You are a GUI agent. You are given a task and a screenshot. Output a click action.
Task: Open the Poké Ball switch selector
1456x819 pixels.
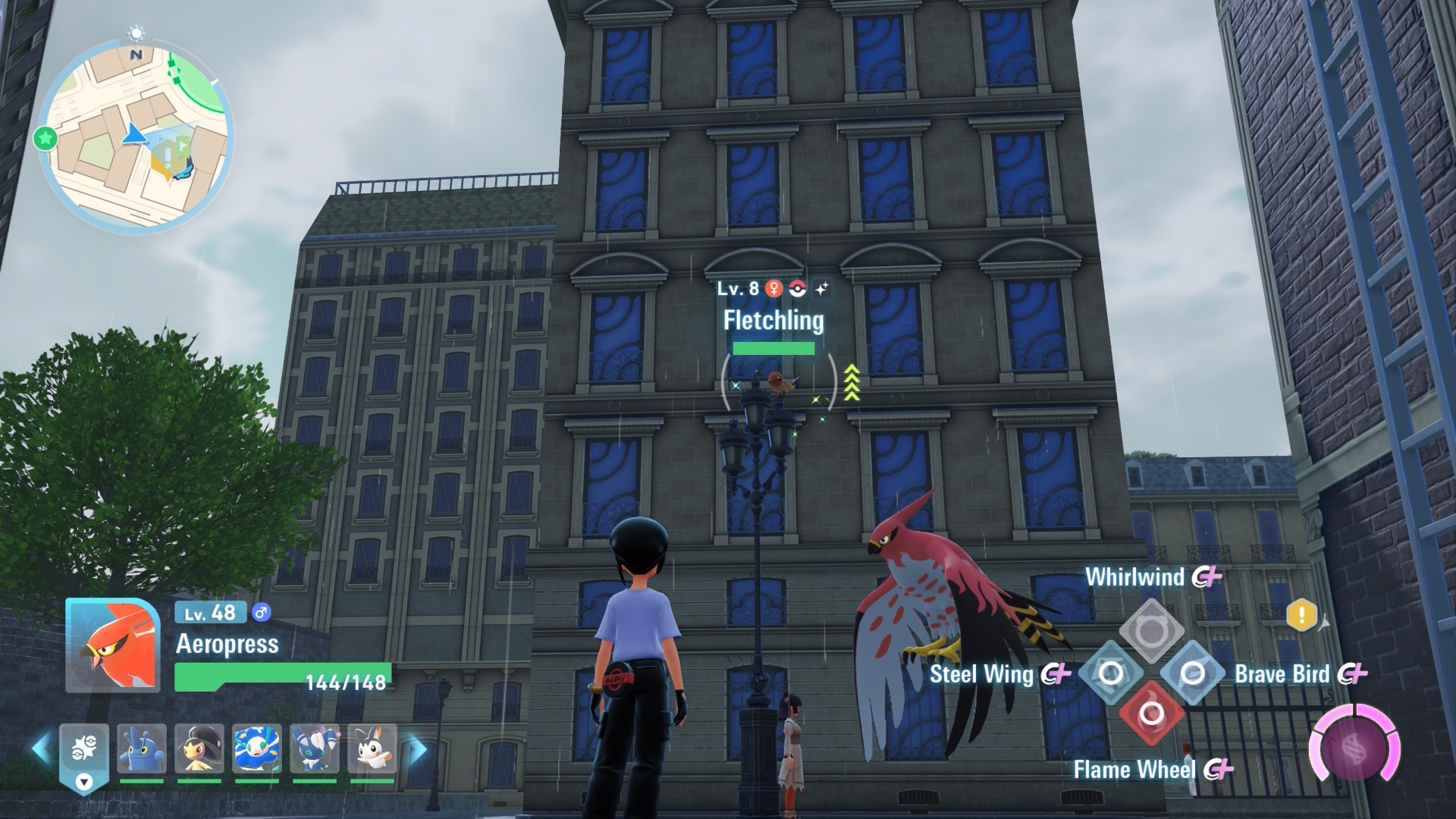(x=83, y=756)
